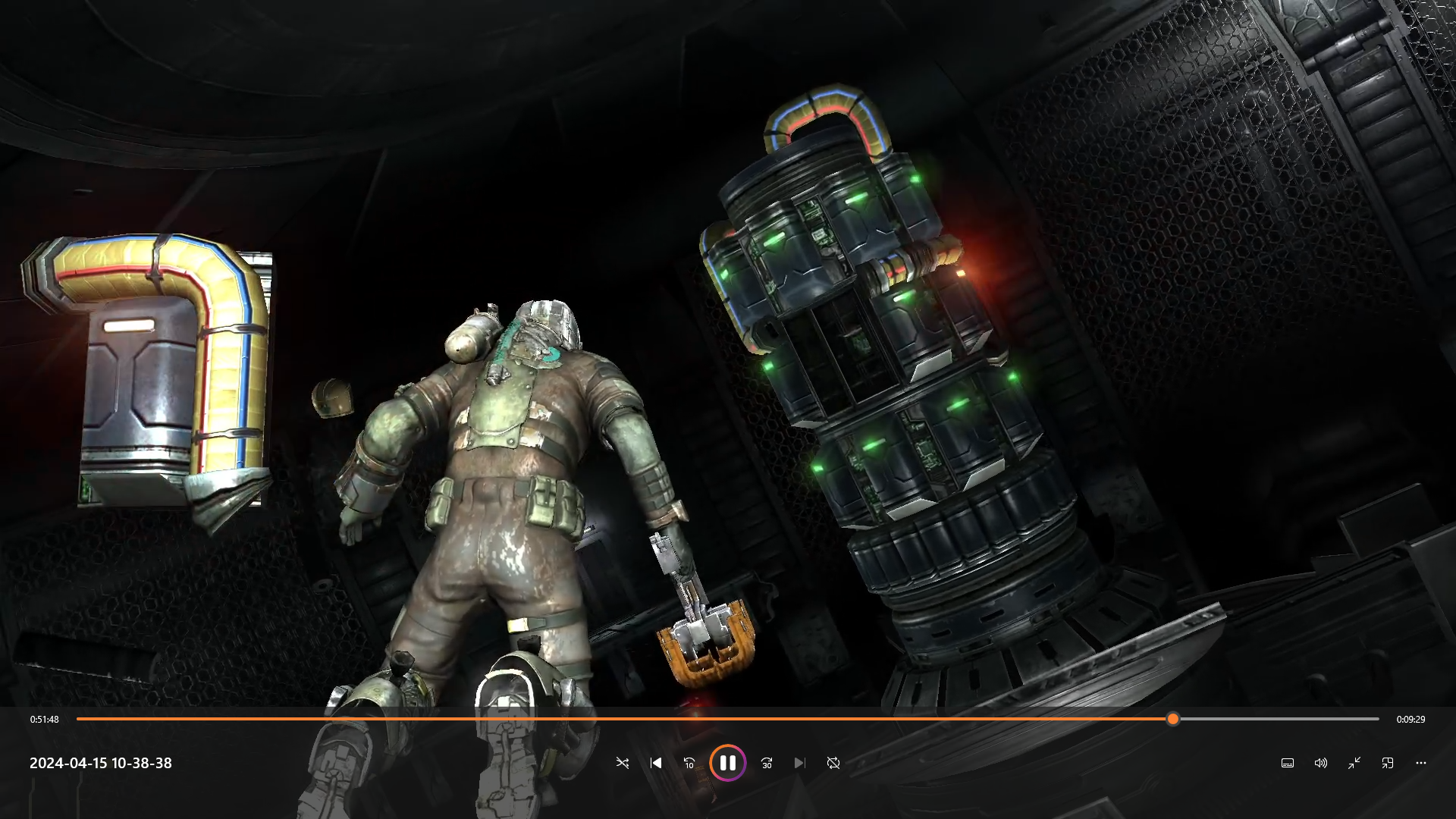Screen dimensions: 1456x819
Task: Go back to the previous video
Action: click(x=656, y=763)
